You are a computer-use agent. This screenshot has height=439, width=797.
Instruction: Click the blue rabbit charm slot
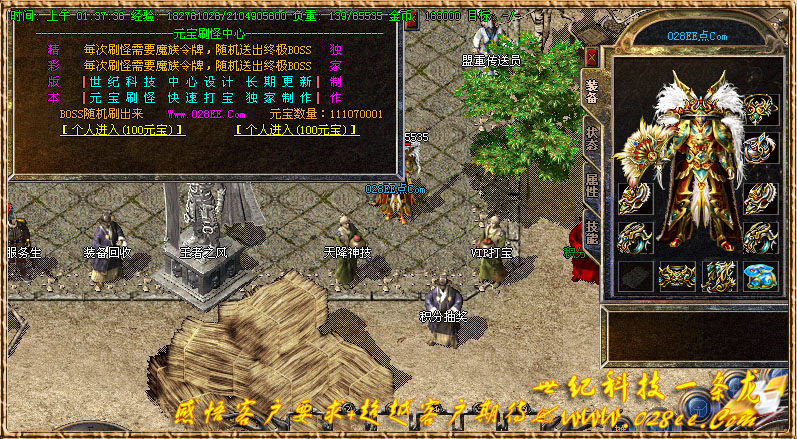coord(760,275)
